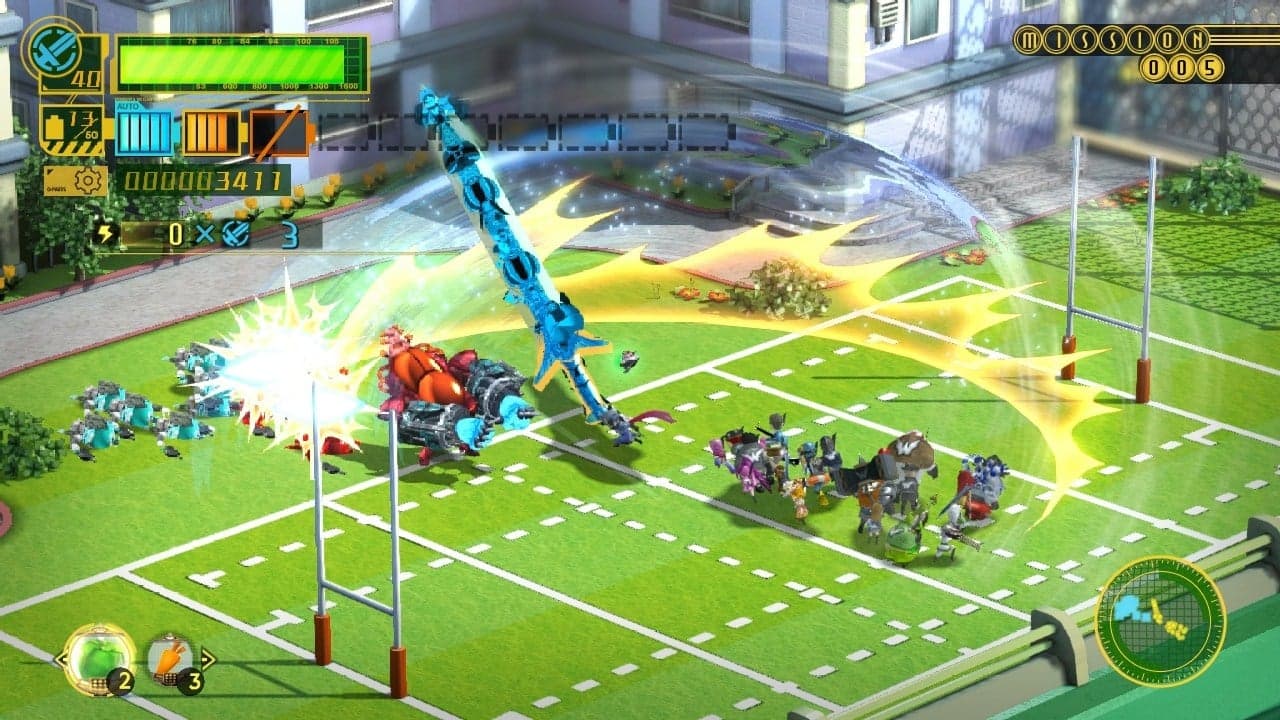The width and height of the screenshot is (1280, 720).
Task: Click the crossed-out empty battery cell
Action: click(278, 132)
